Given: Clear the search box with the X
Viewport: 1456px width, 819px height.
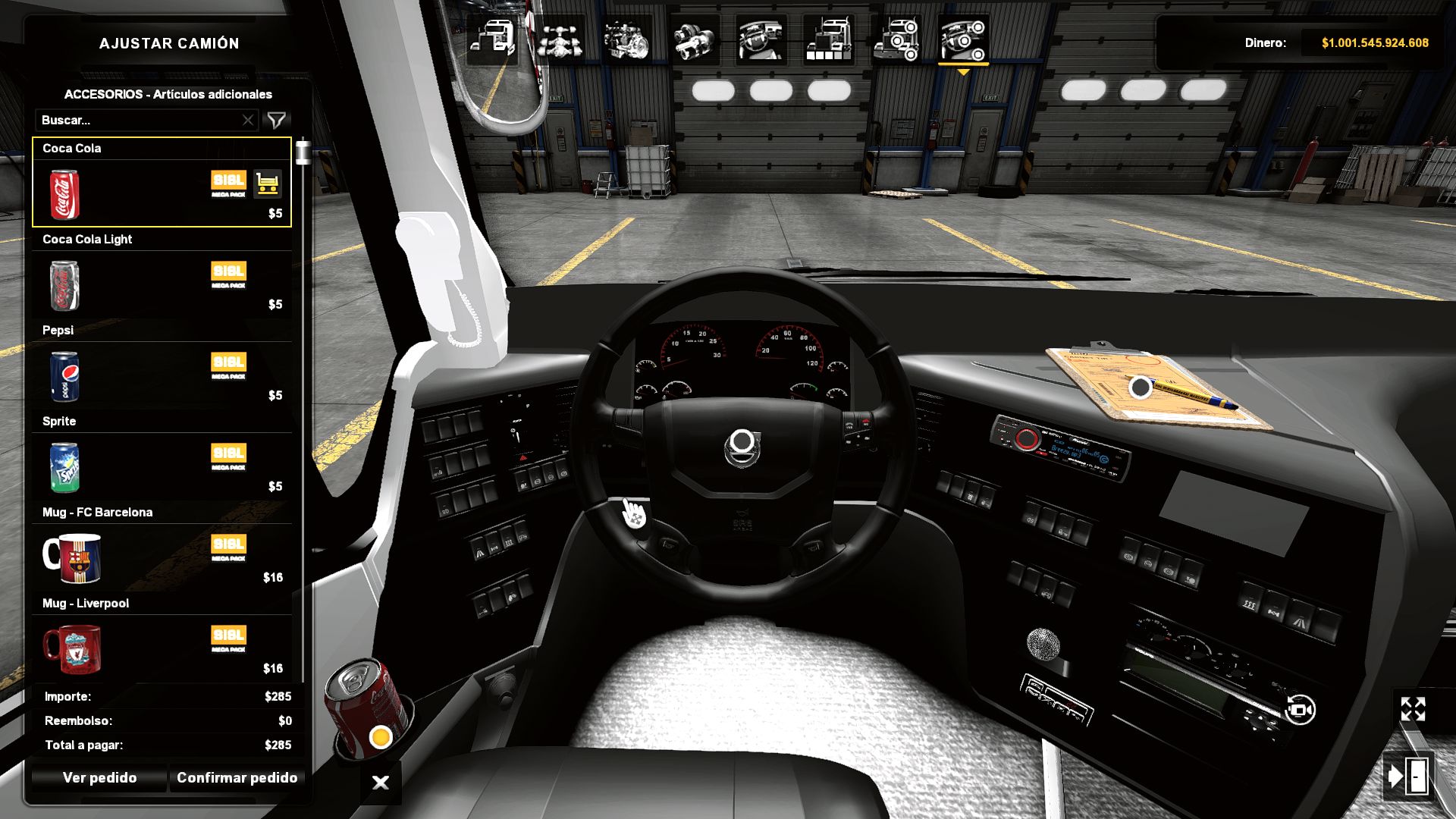Looking at the screenshot, I should (248, 121).
